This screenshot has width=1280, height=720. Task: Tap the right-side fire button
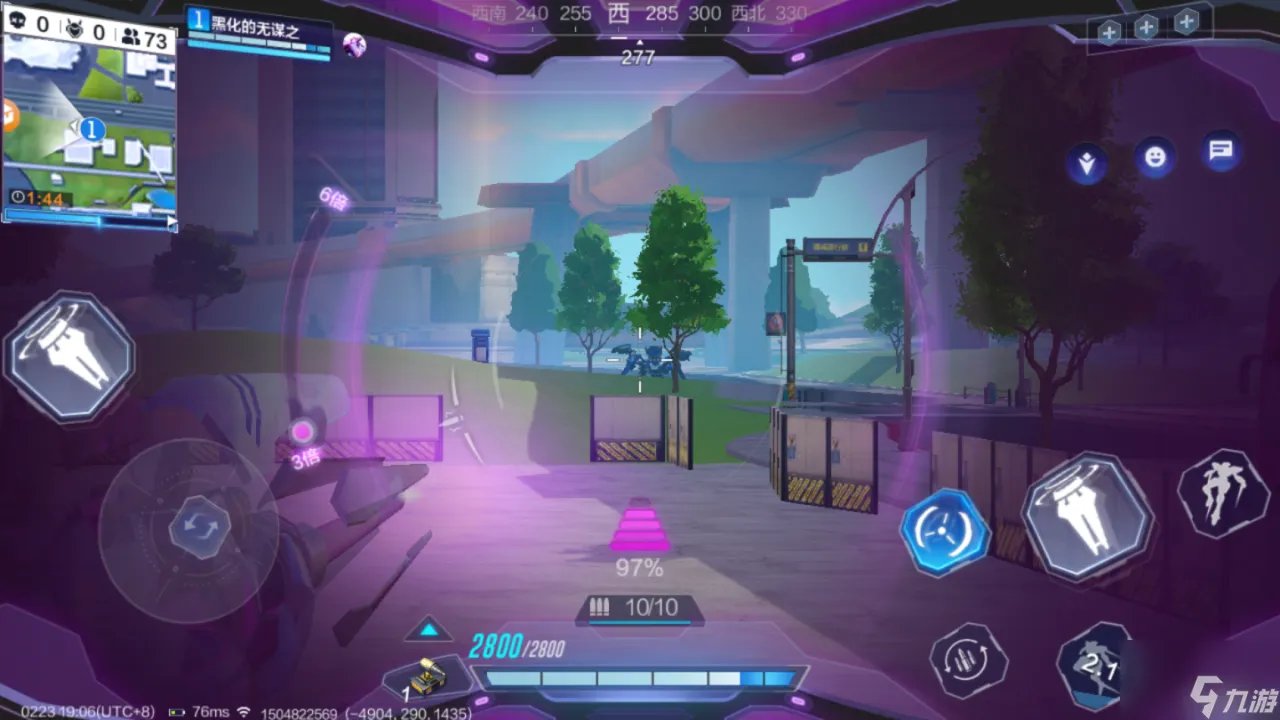coord(1087,517)
